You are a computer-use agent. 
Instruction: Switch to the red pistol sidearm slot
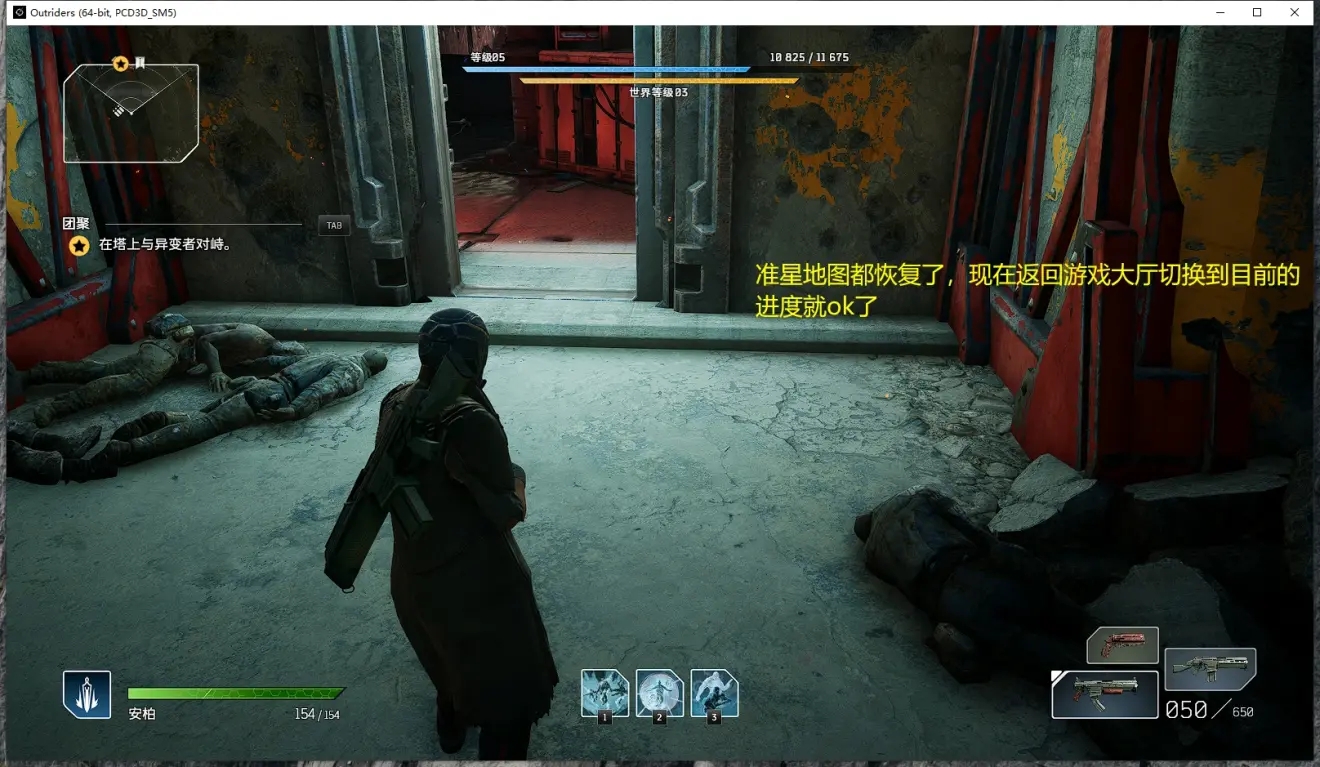(x=1122, y=645)
